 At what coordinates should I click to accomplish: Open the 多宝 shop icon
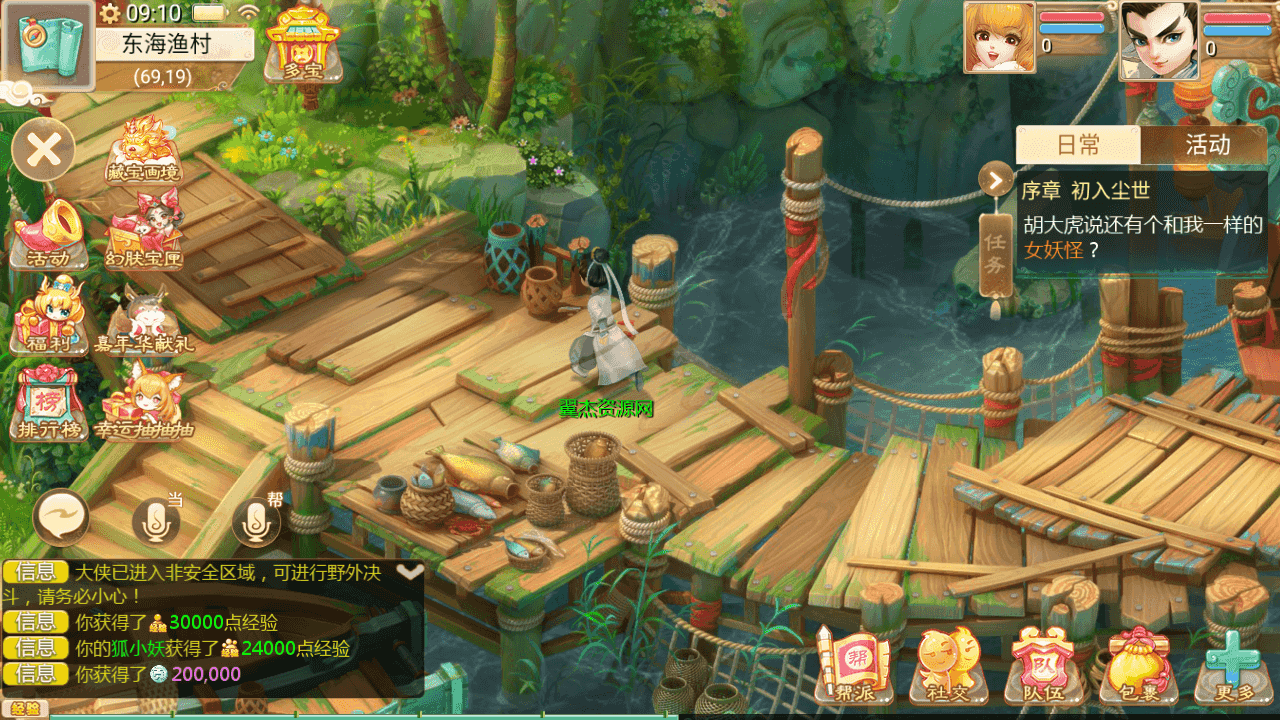click(303, 45)
